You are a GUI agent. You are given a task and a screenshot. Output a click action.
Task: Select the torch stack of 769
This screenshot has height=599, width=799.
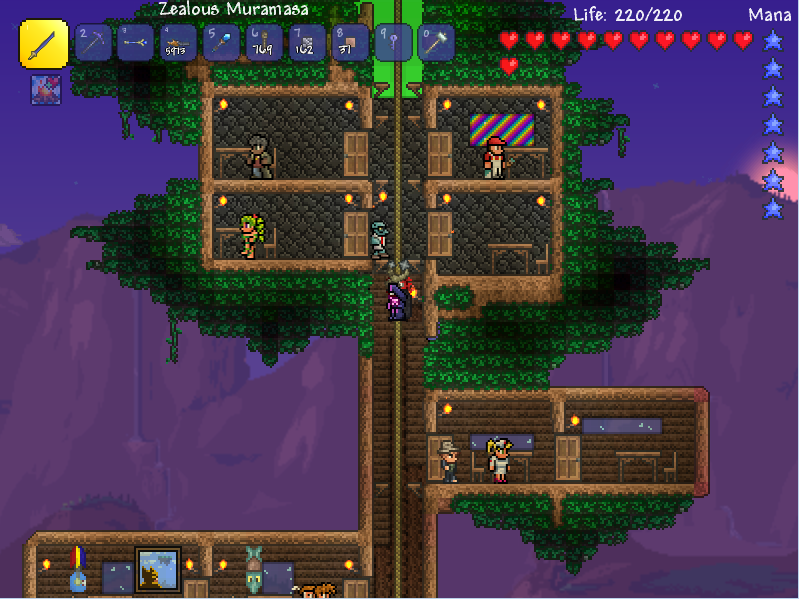click(264, 43)
